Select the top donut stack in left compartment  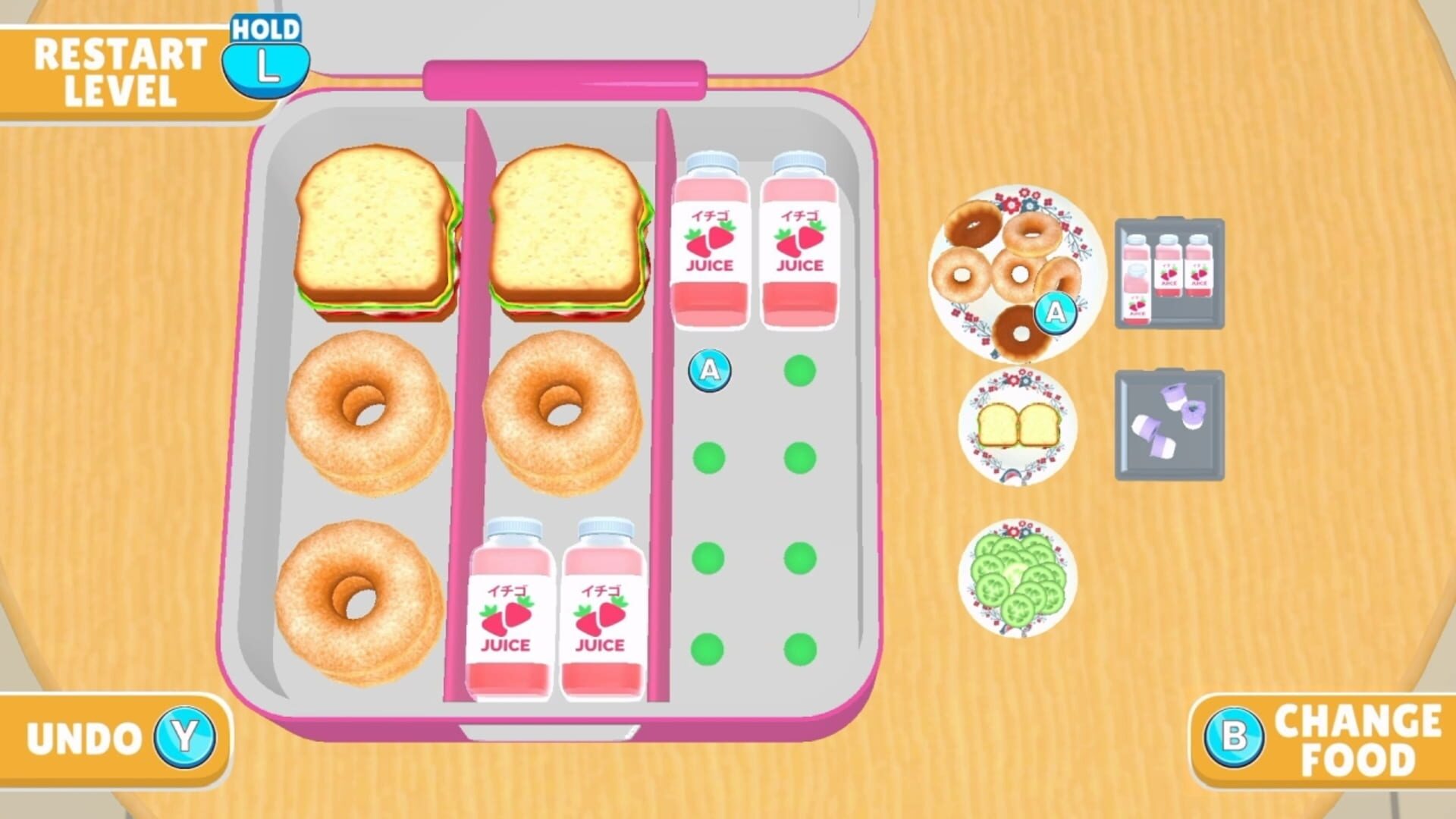tap(364, 409)
